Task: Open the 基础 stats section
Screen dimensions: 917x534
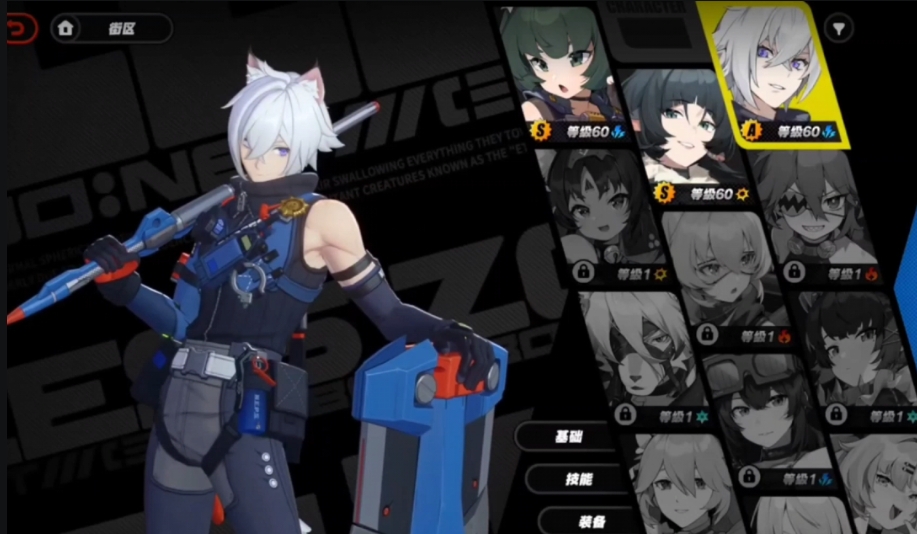Action: [x=567, y=437]
